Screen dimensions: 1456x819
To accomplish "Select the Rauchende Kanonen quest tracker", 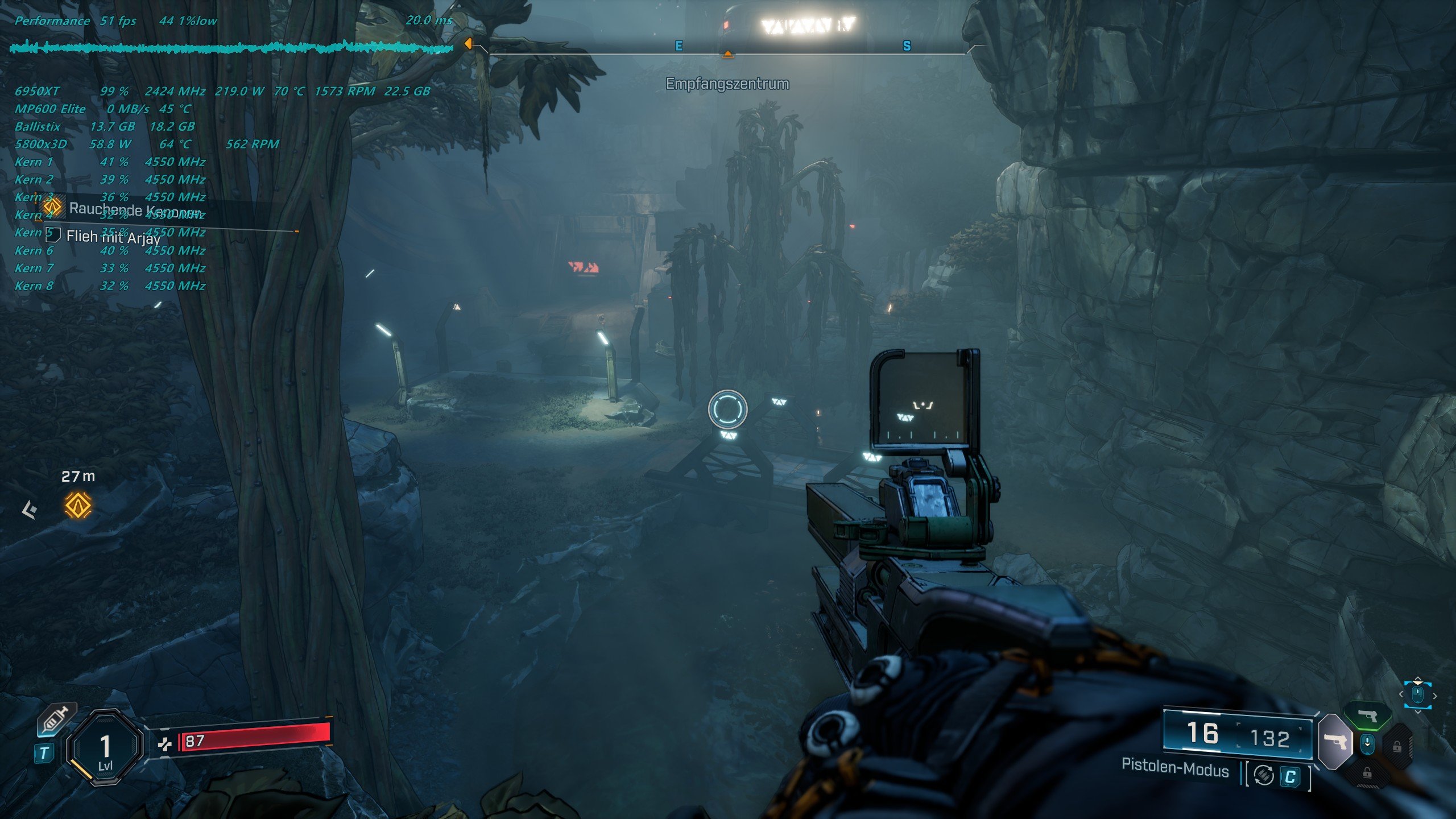I will pos(134,209).
